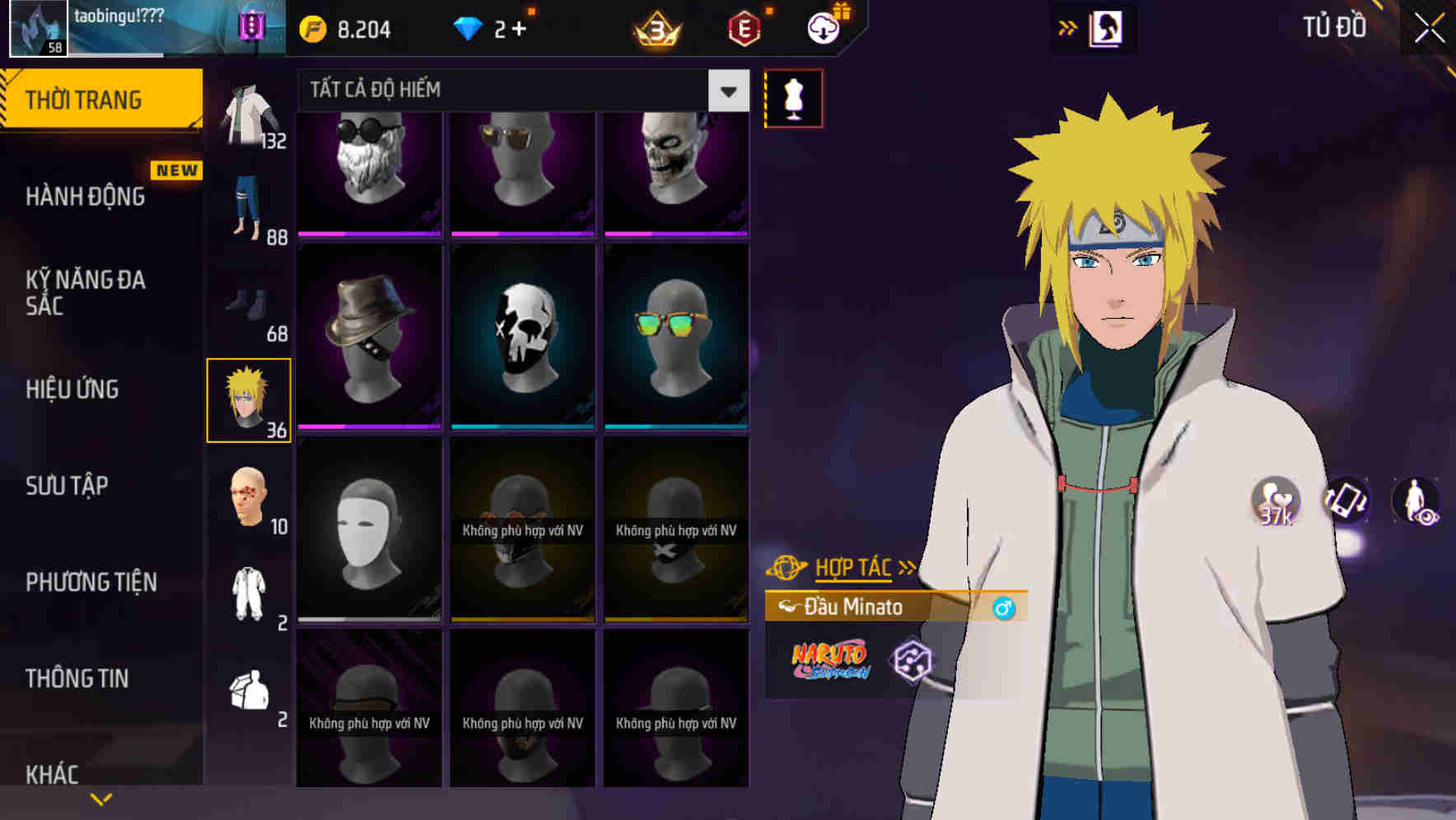Expand the double chevron next to portrait icon

pos(1066,26)
